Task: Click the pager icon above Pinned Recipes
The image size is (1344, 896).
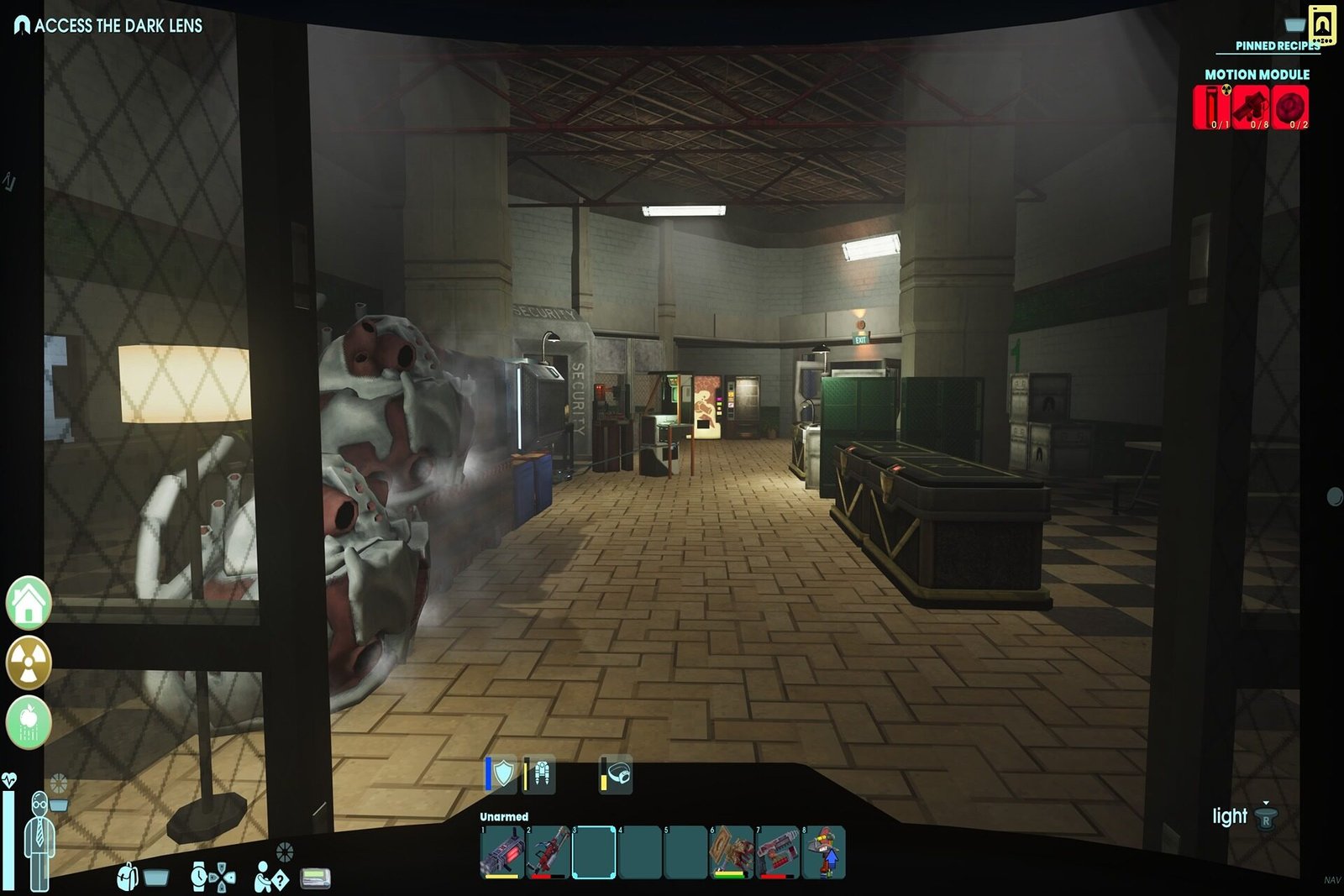Action: [1321, 23]
